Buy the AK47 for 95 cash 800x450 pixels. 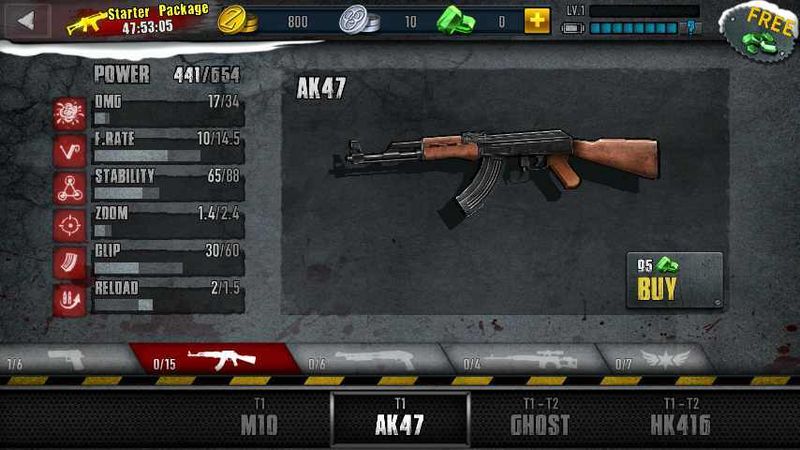(x=674, y=279)
